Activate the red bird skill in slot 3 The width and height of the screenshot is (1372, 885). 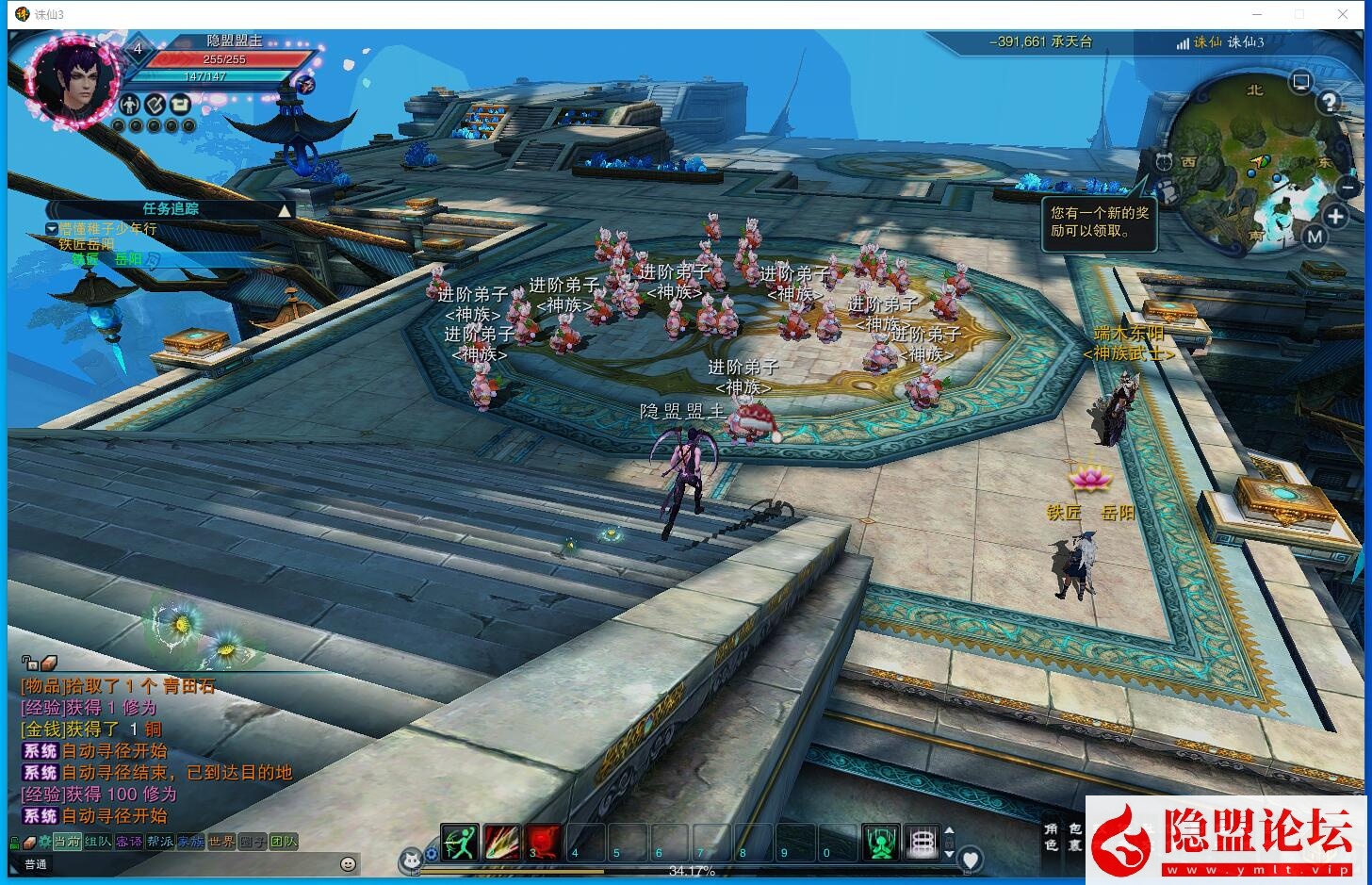(x=544, y=842)
